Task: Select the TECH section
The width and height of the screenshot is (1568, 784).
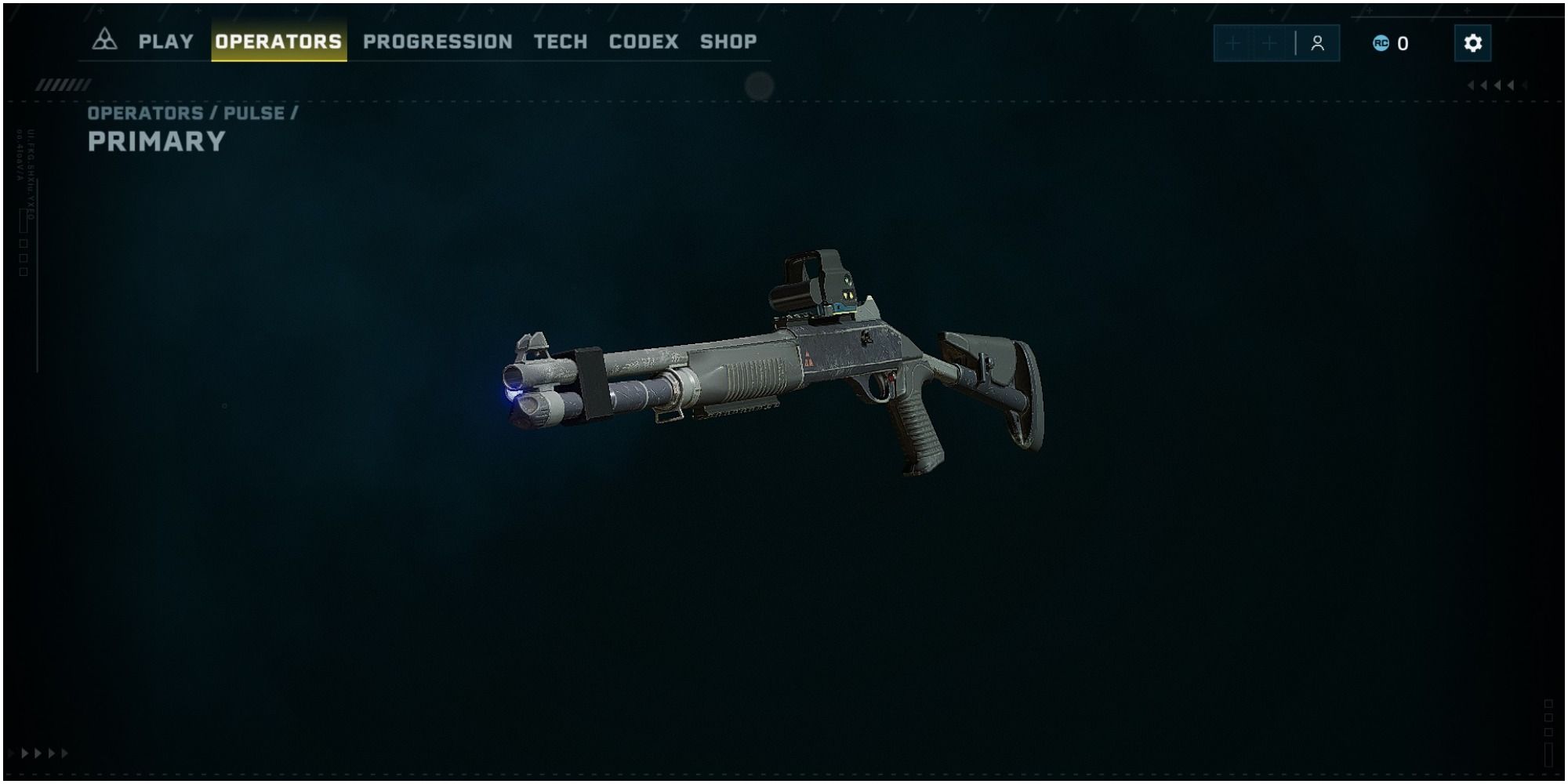Action: pos(561,42)
